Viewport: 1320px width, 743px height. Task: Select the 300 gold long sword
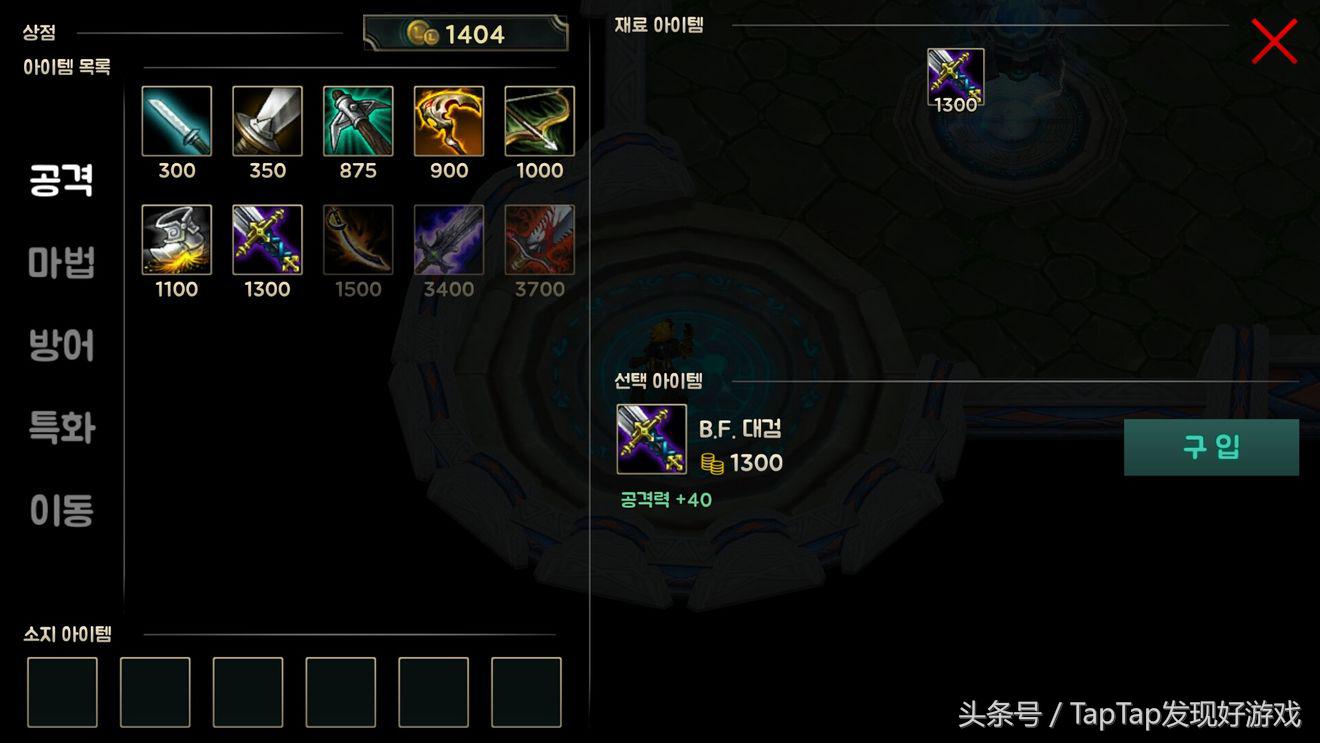click(177, 121)
